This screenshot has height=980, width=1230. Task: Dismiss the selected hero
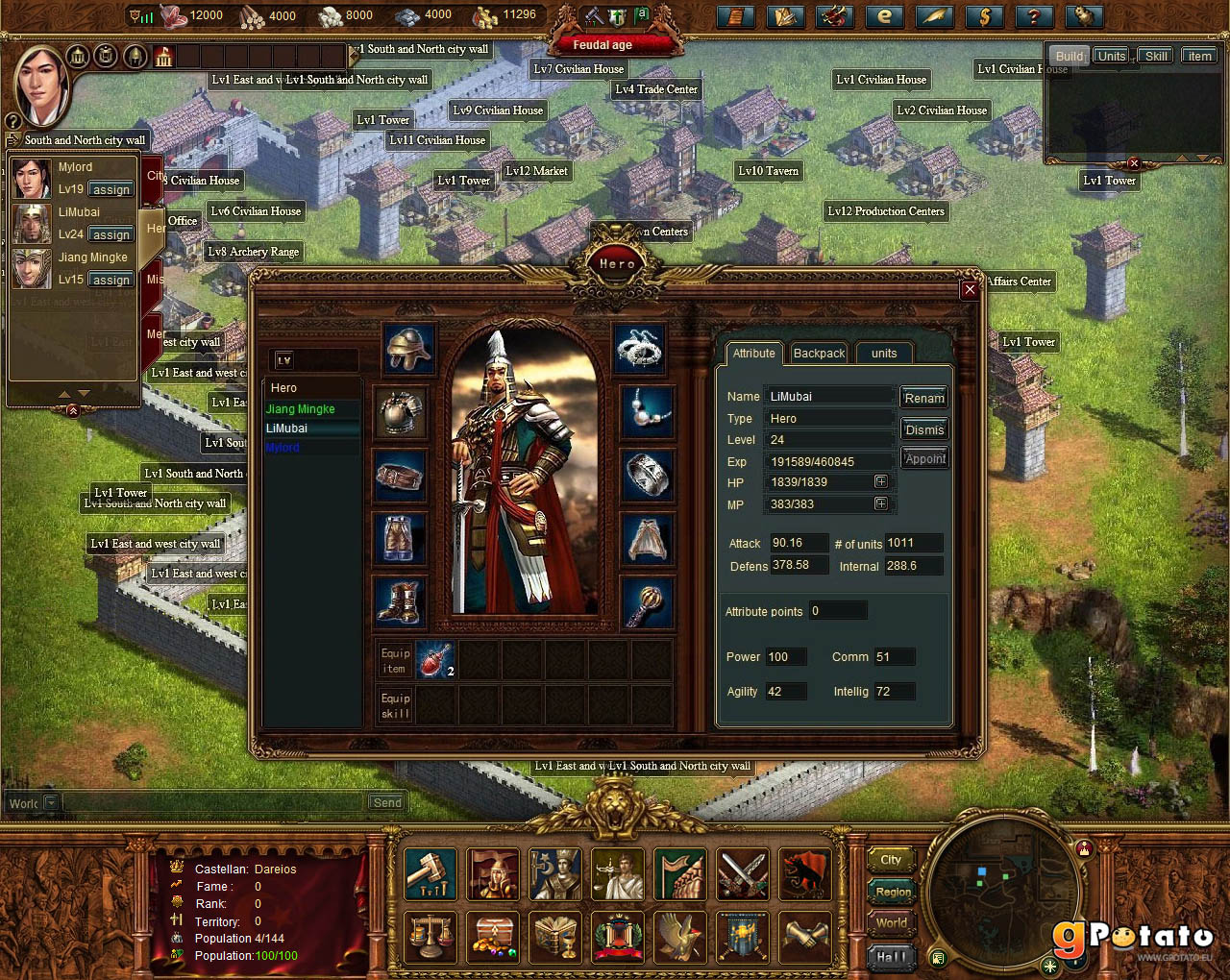(924, 429)
